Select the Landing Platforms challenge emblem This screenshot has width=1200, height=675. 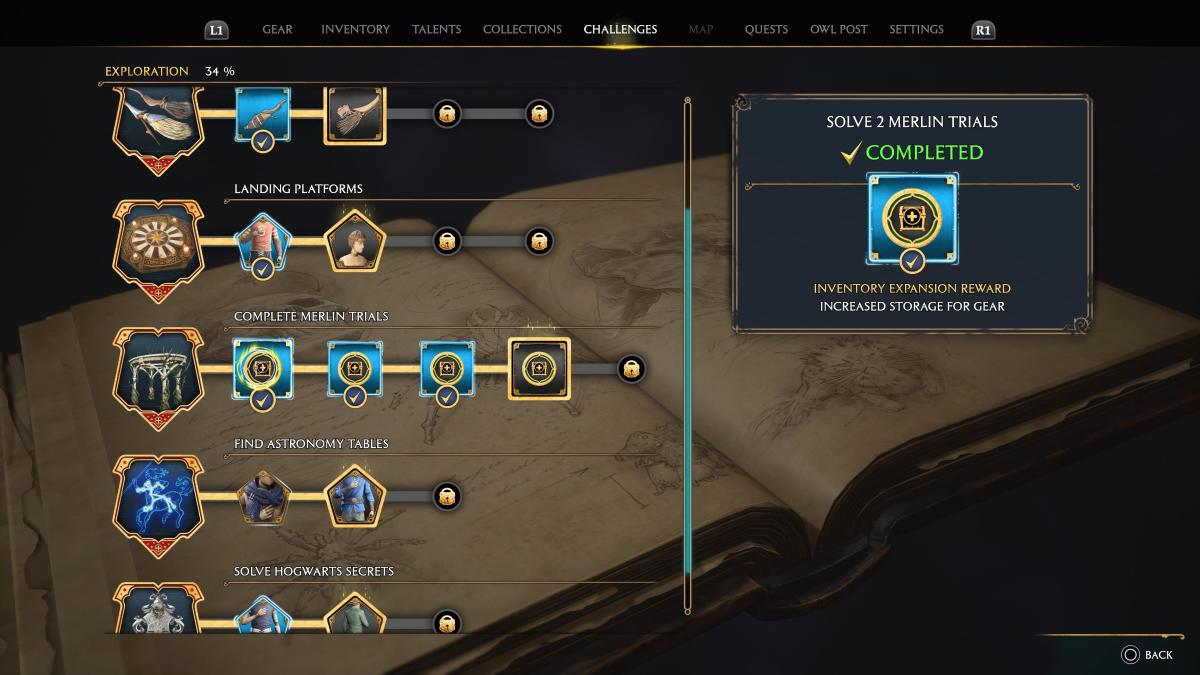pos(160,243)
